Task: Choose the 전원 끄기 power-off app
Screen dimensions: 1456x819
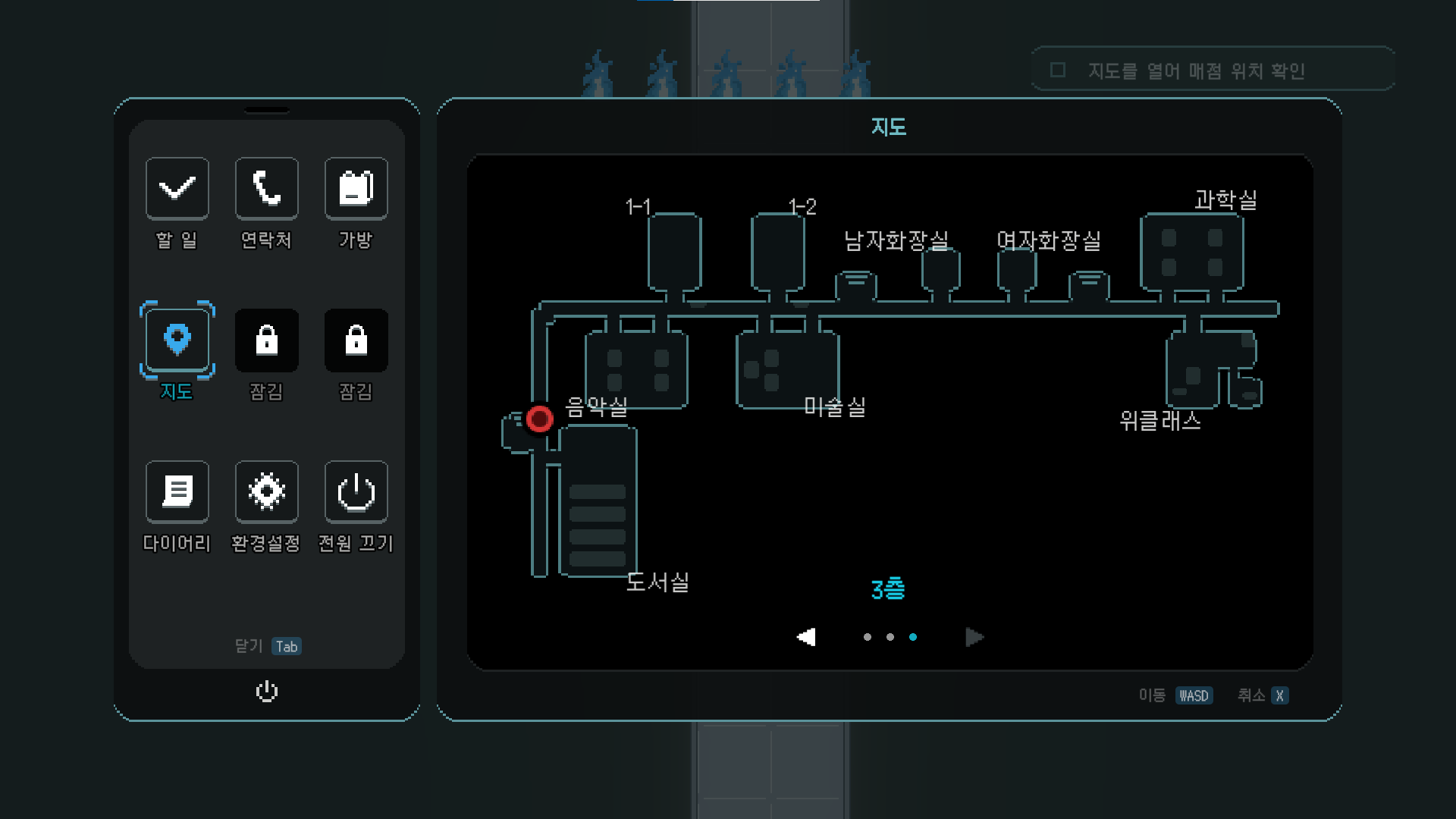Action: point(356,492)
